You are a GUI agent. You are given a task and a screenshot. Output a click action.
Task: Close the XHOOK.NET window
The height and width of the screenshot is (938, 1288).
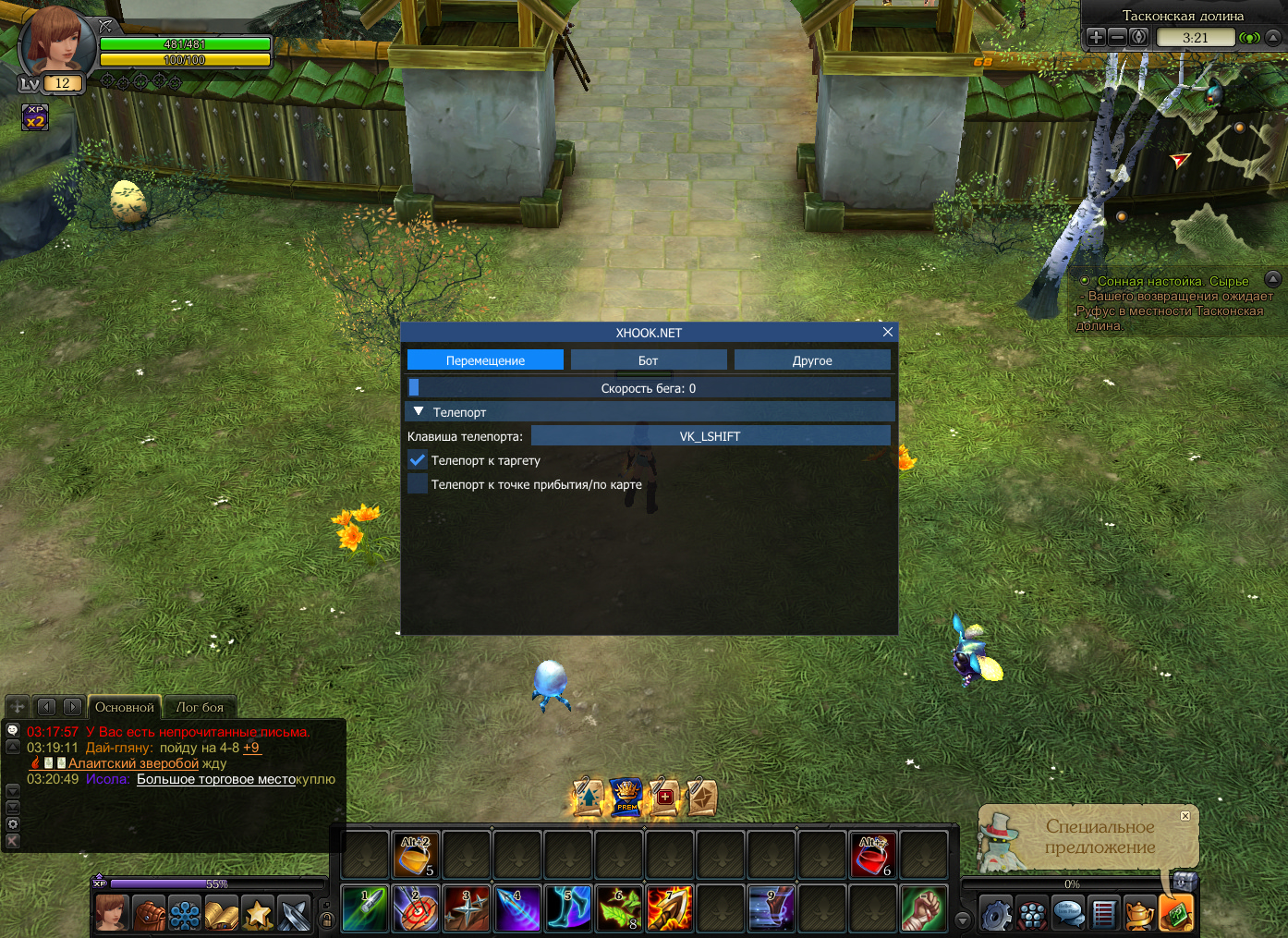(x=887, y=332)
